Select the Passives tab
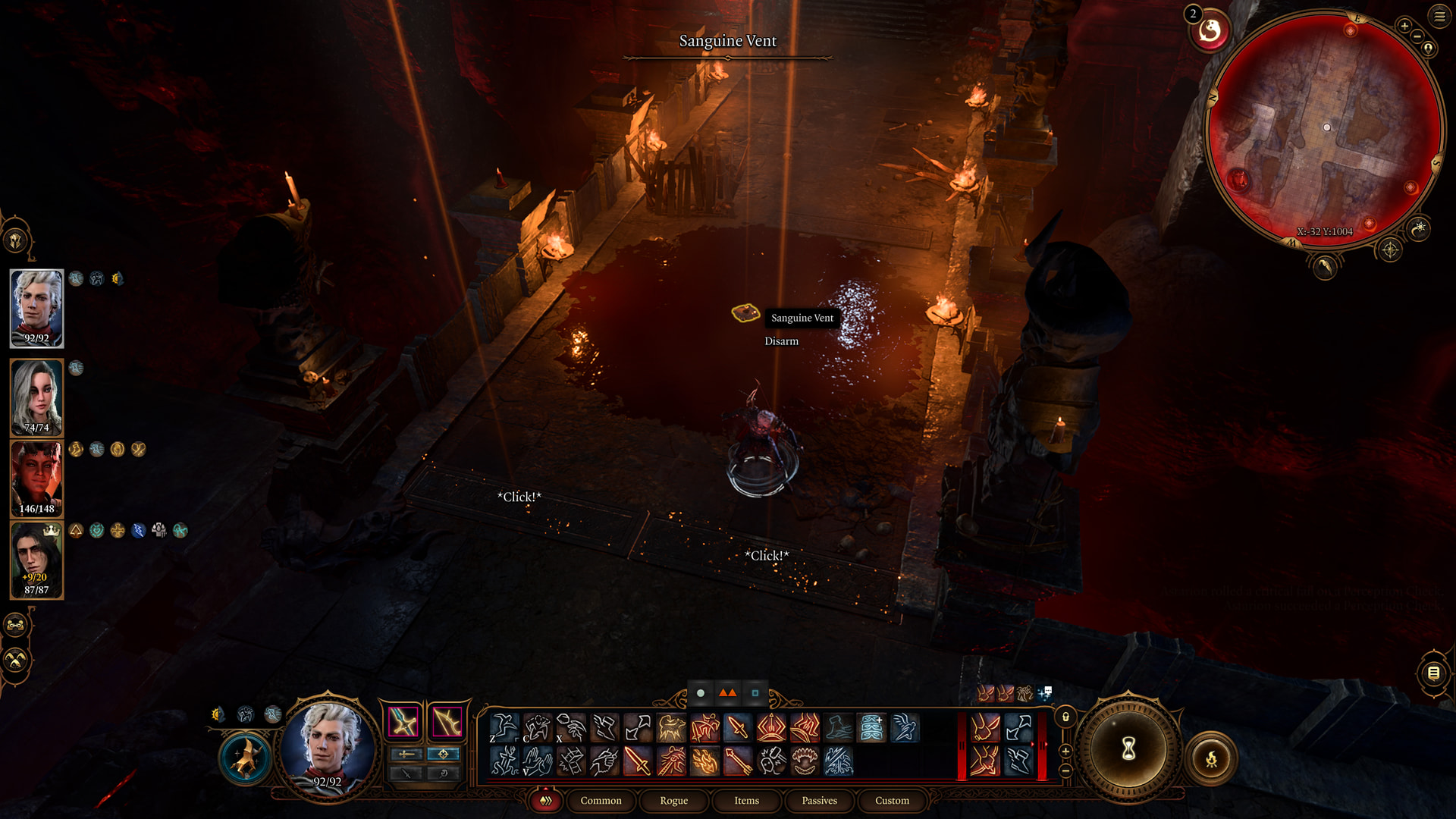This screenshot has height=819, width=1456. tap(819, 801)
